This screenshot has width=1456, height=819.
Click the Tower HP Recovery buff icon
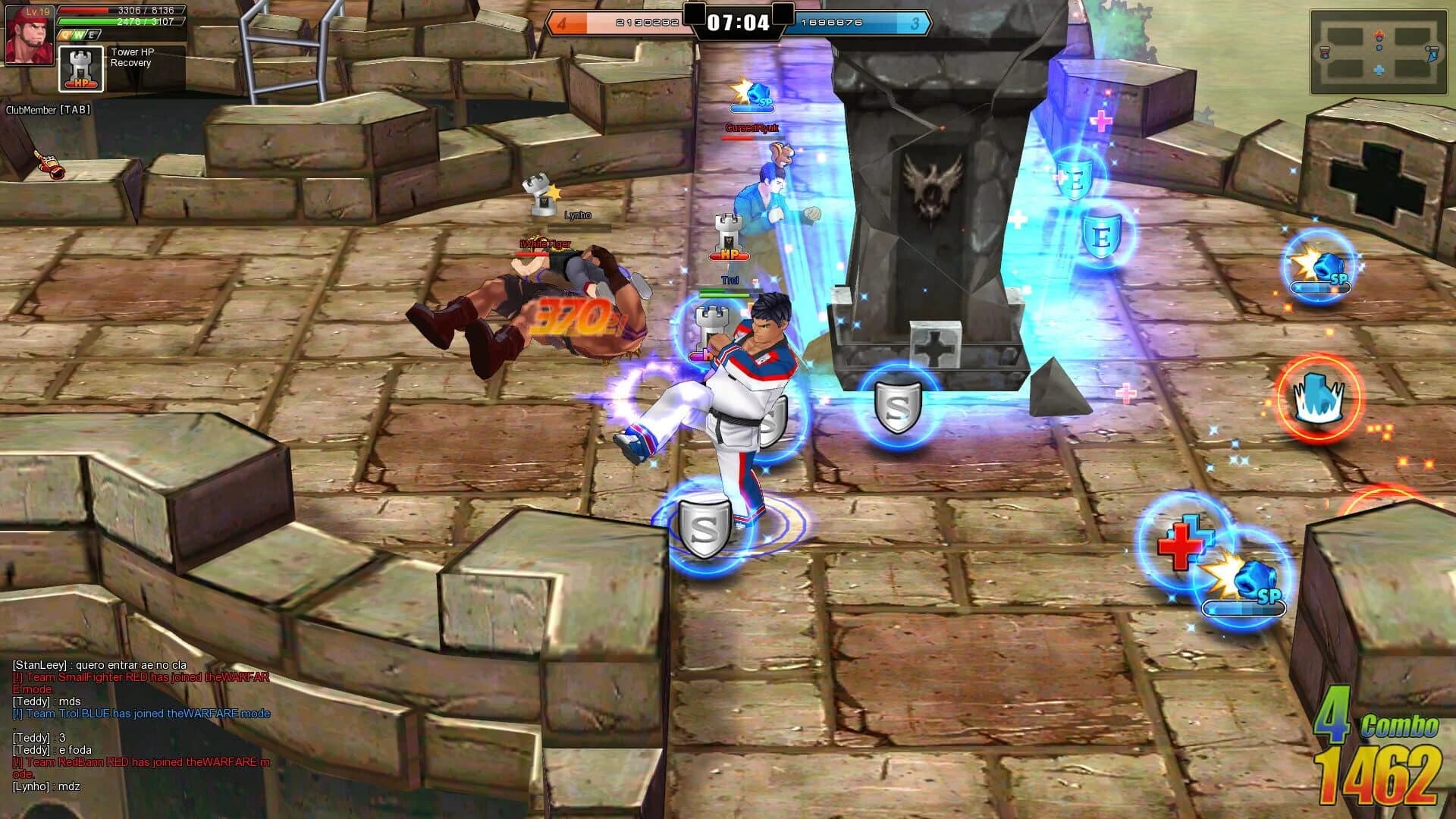pos(80,70)
